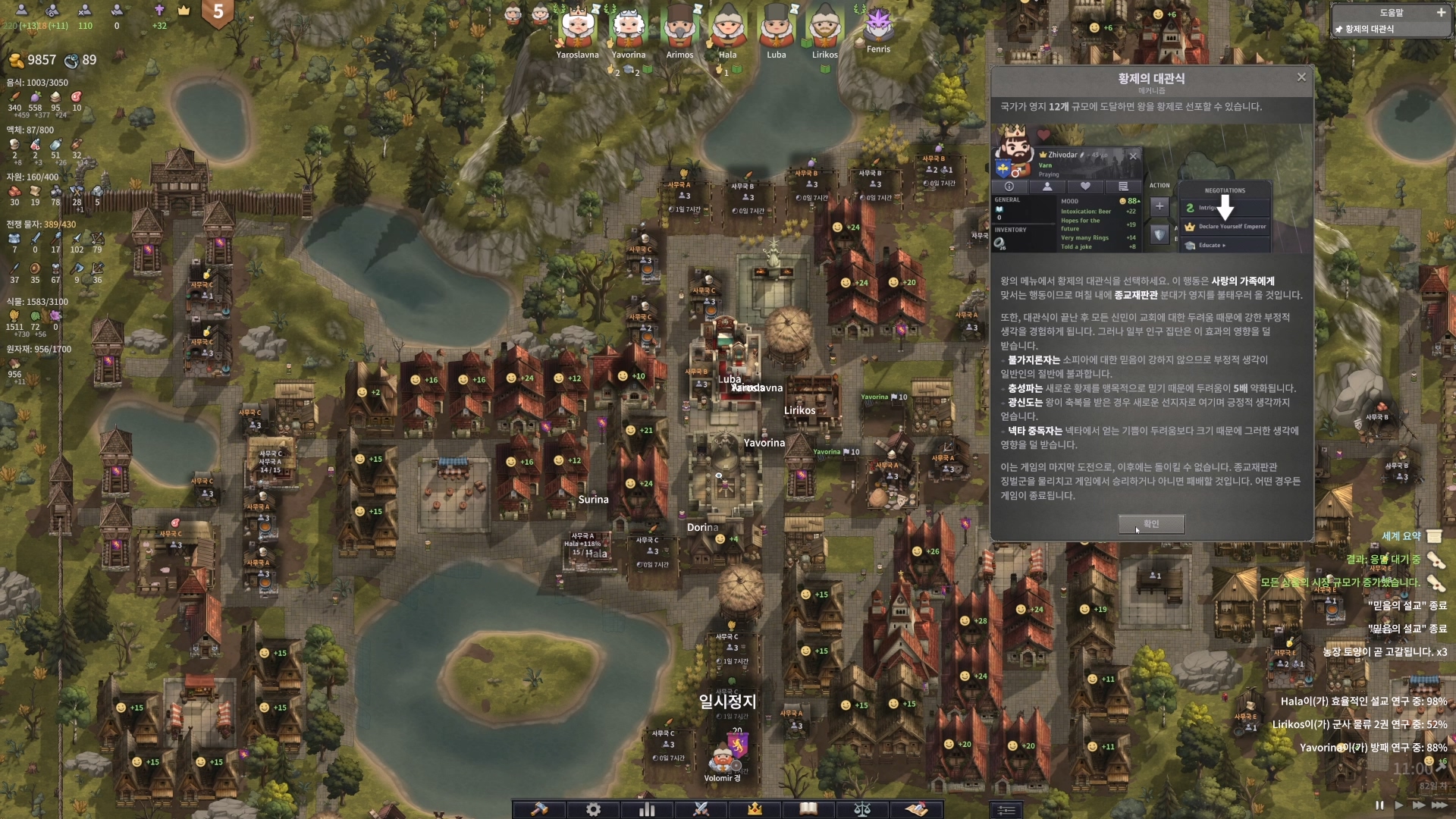Close the 황제의 대관식 help panel
The width and height of the screenshot is (1456, 819).
(x=1301, y=77)
